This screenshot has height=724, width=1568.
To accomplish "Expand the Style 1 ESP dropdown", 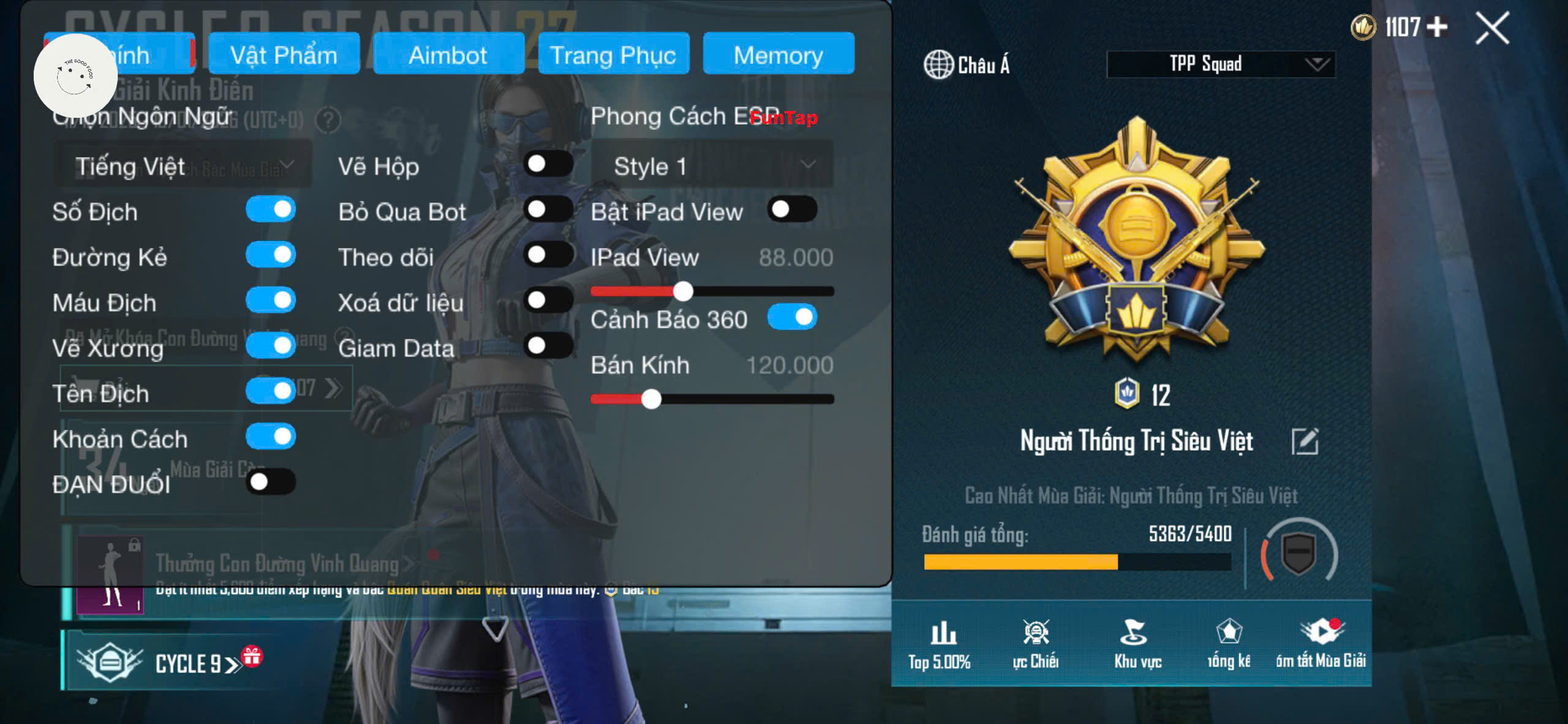I will point(712,166).
